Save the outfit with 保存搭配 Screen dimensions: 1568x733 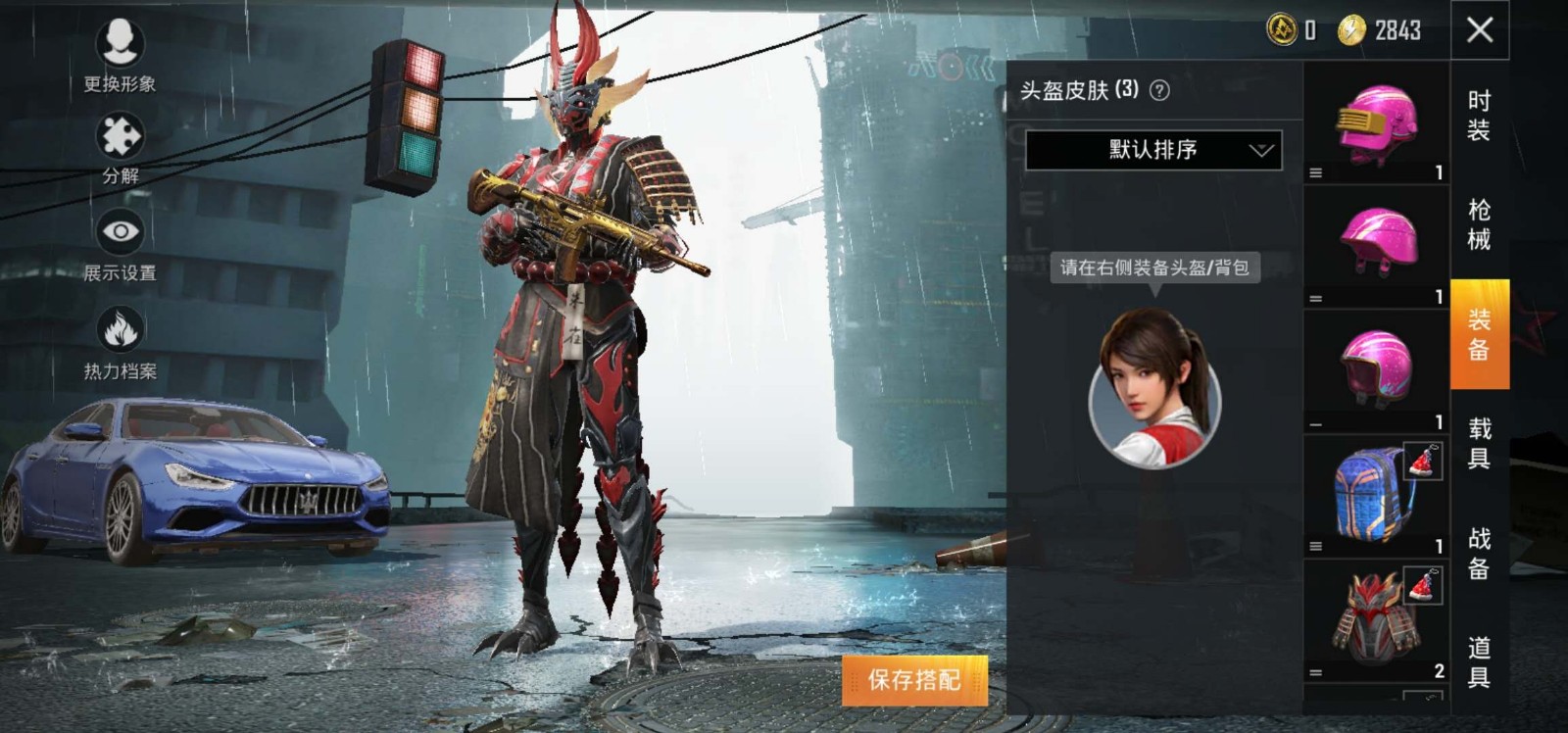point(914,679)
